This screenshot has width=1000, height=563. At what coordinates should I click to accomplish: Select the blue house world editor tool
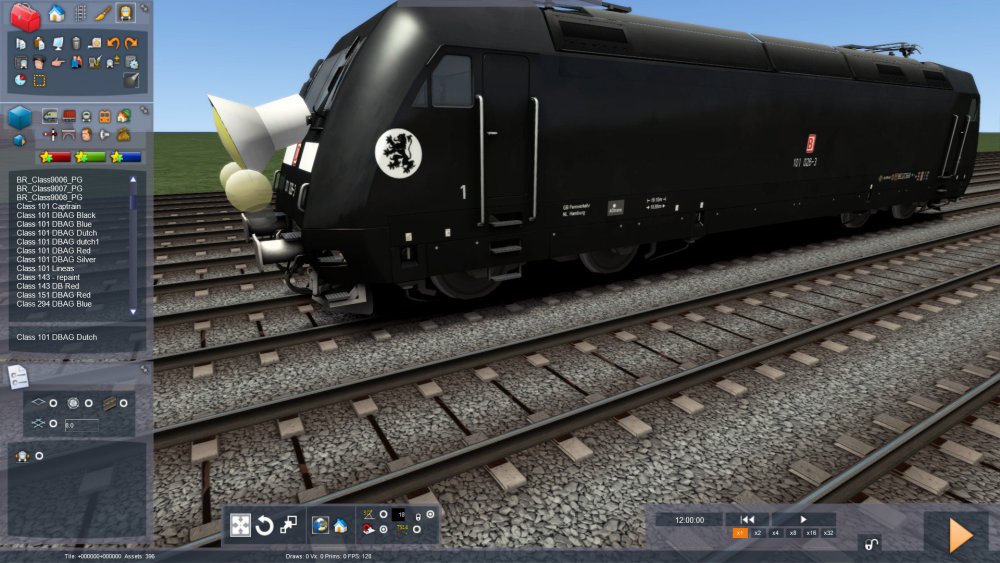pyautogui.click(x=57, y=13)
